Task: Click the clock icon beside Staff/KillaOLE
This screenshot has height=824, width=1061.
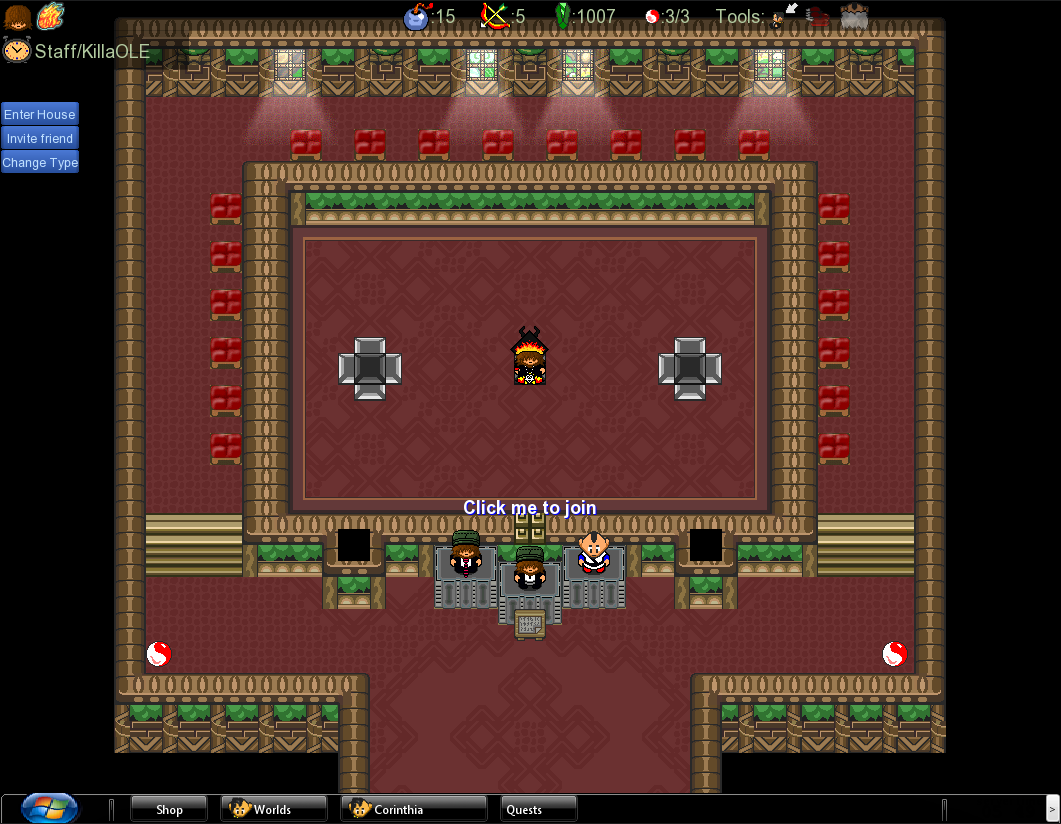Action: [16, 50]
